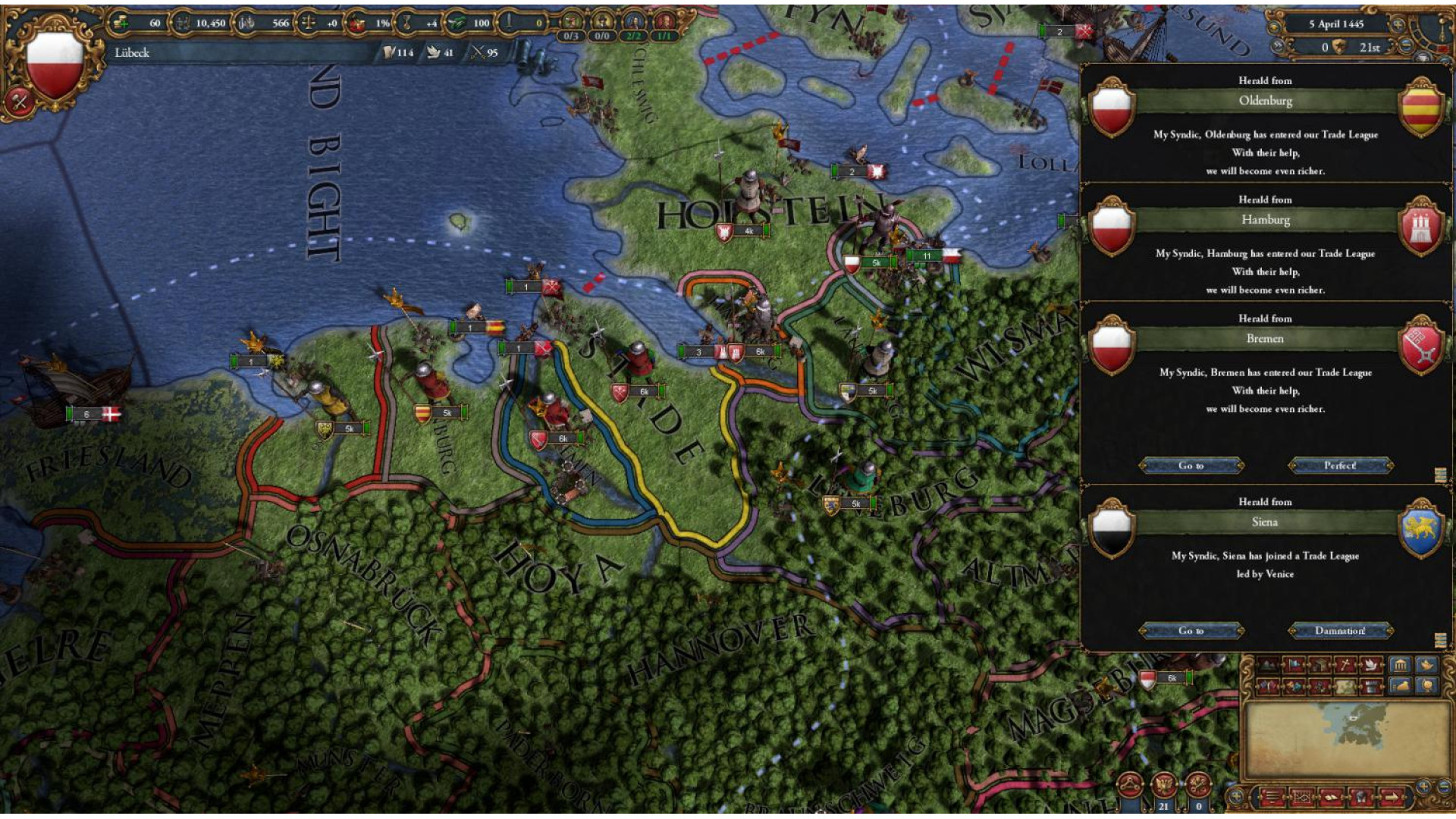Open Lübeck's country shield overview
The height and width of the screenshot is (819, 1456).
coord(55,64)
